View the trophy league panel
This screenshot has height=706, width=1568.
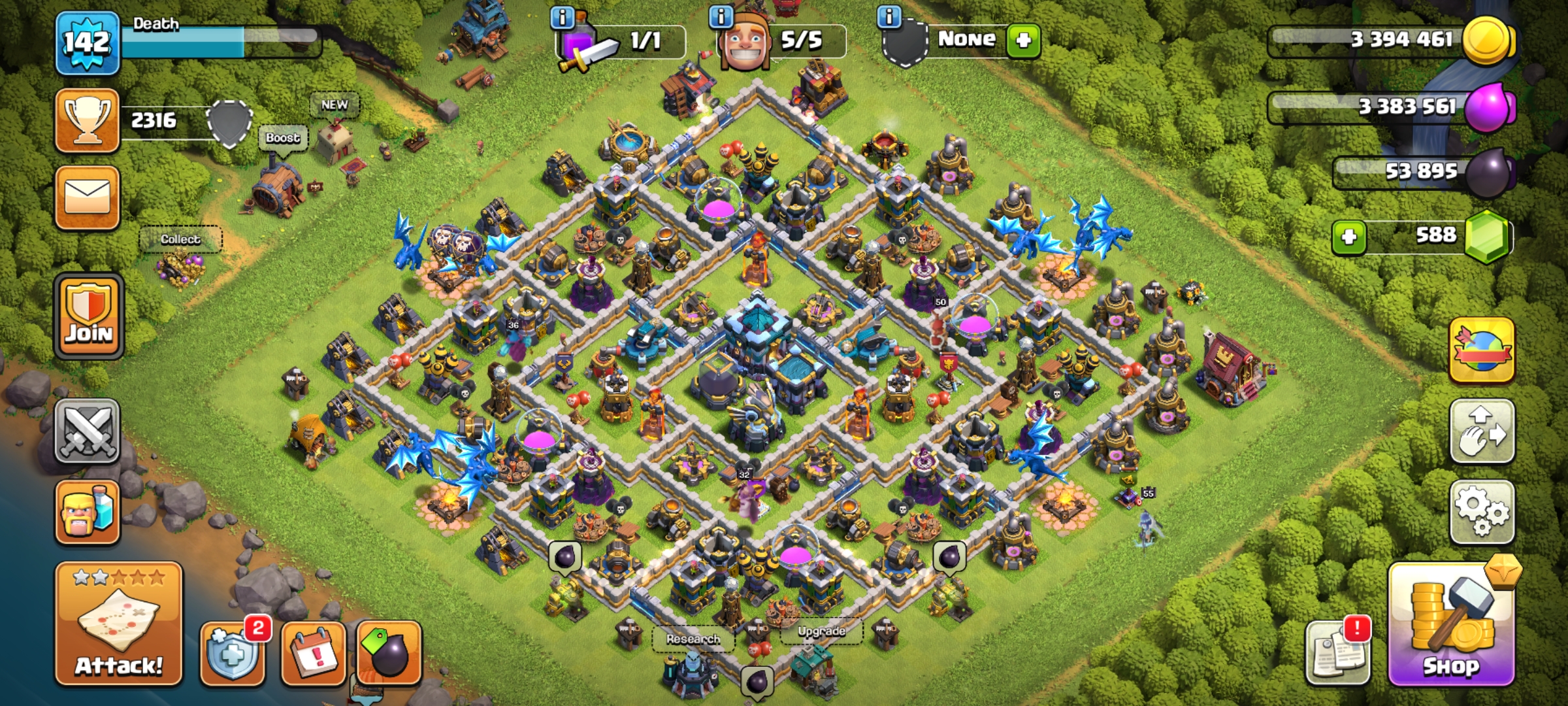[x=88, y=120]
